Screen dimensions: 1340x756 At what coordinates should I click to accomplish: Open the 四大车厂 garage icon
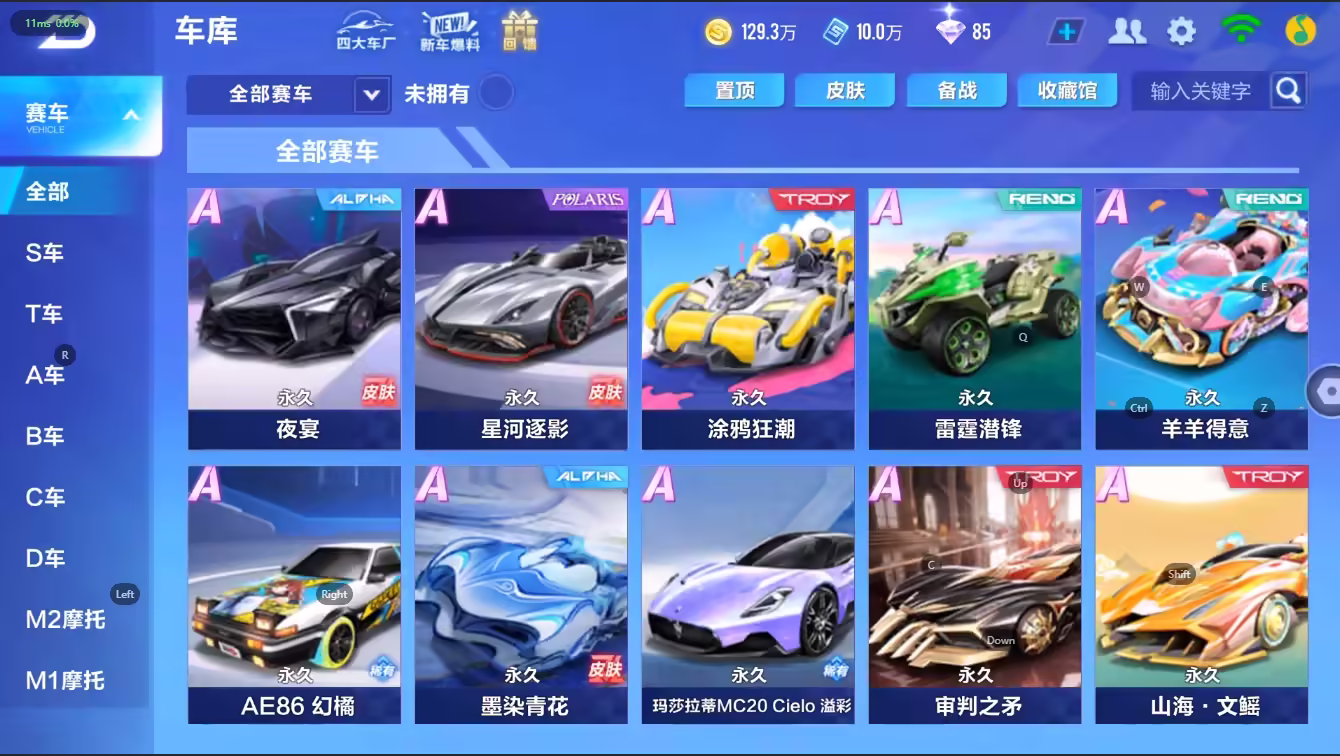click(x=365, y=31)
